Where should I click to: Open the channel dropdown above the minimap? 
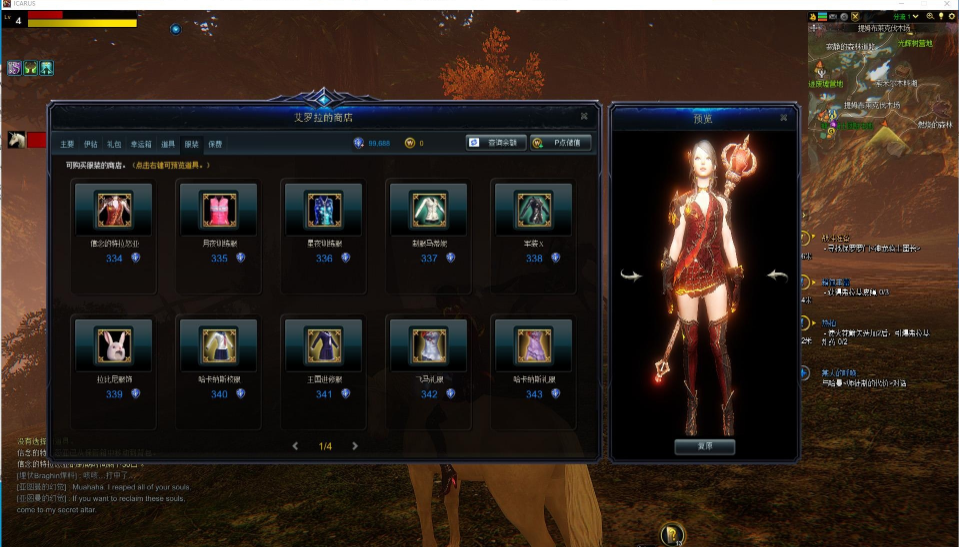905,17
